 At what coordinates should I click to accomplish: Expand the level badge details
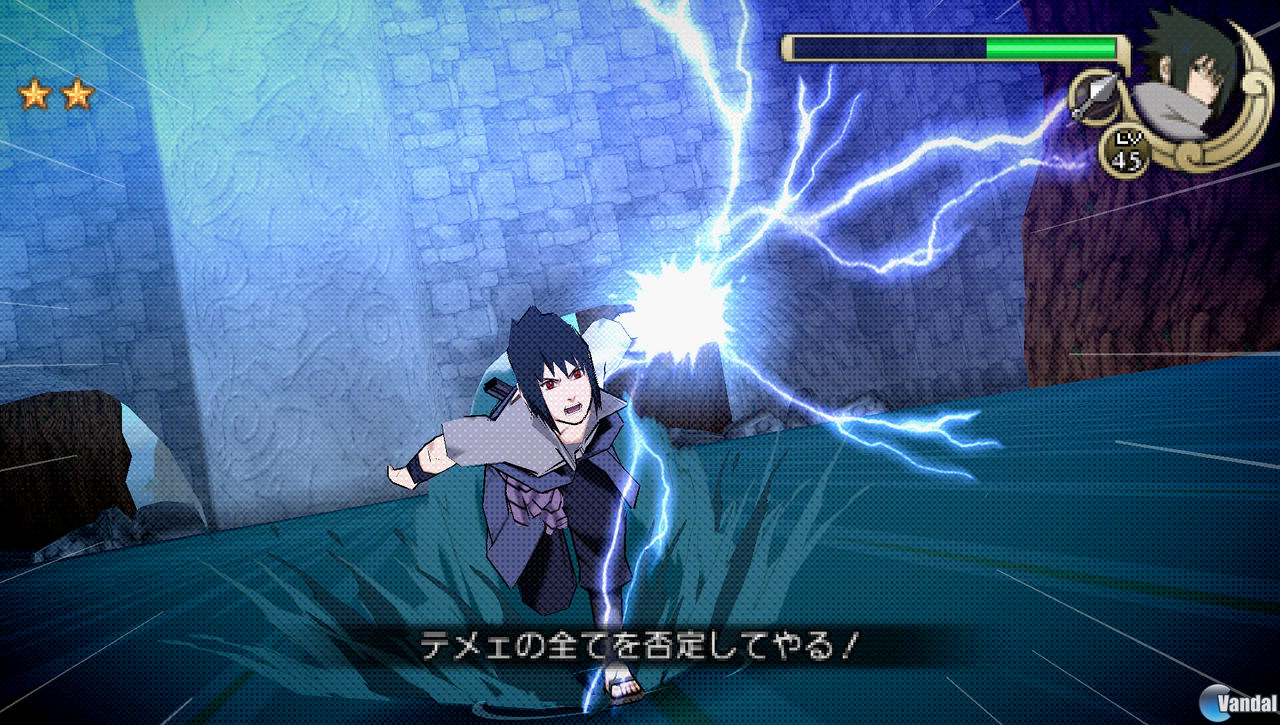coord(1126,150)
